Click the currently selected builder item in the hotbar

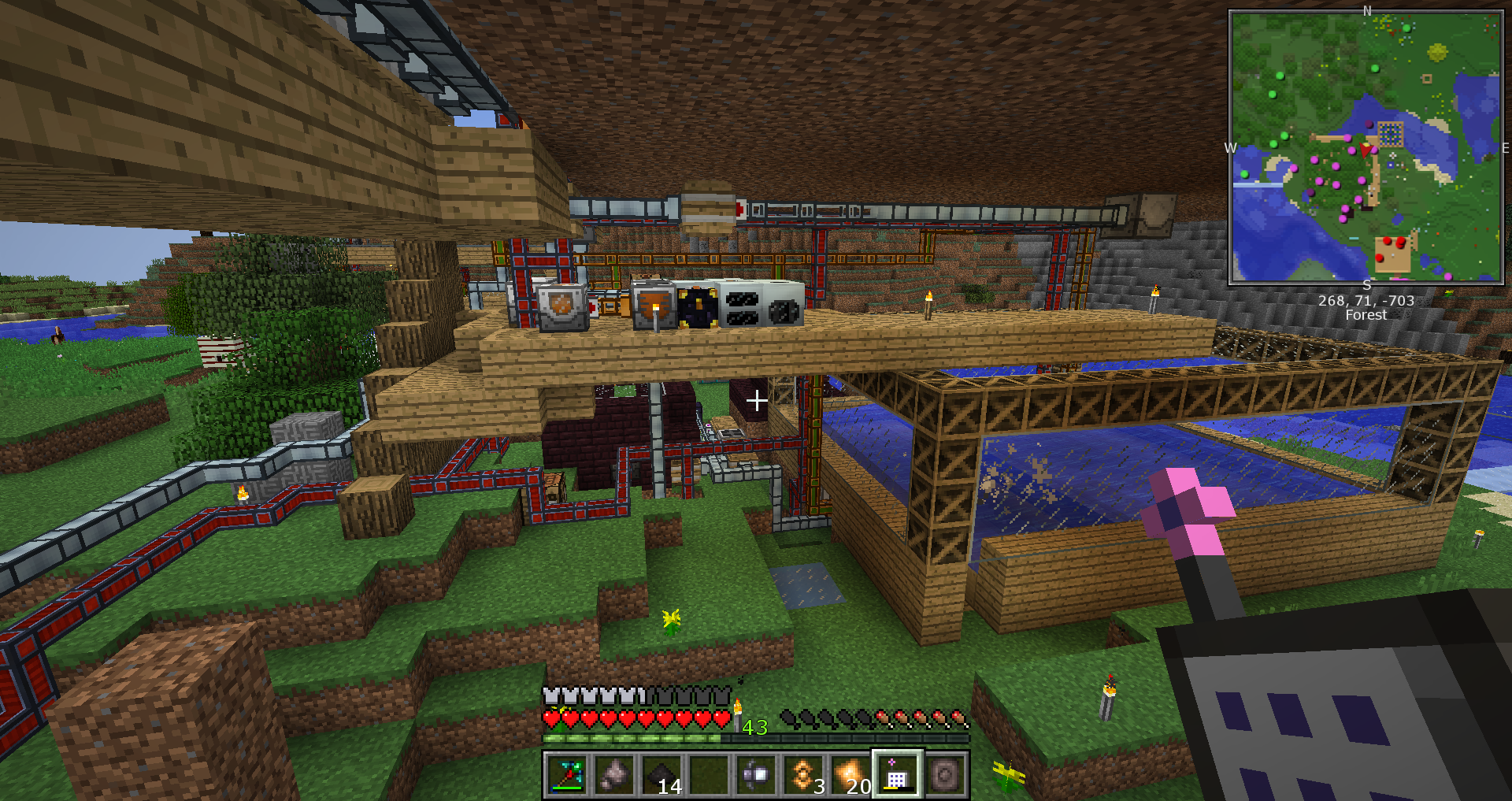pos(898,773)
